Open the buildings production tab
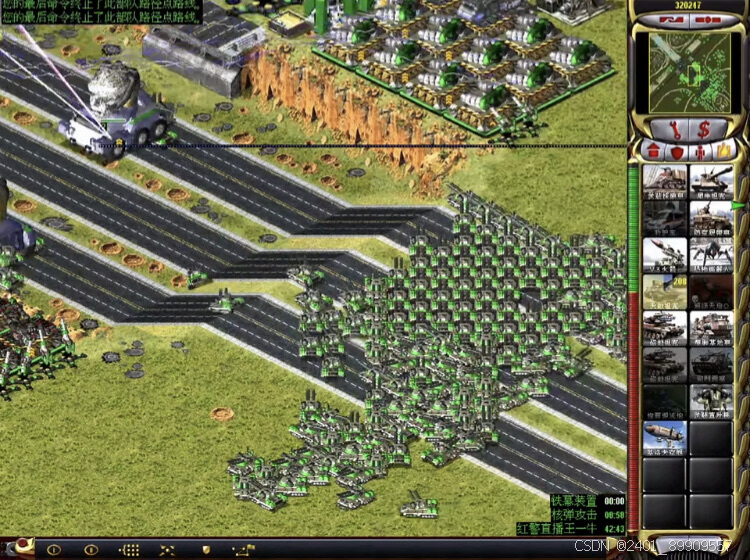 coord(653,151)
